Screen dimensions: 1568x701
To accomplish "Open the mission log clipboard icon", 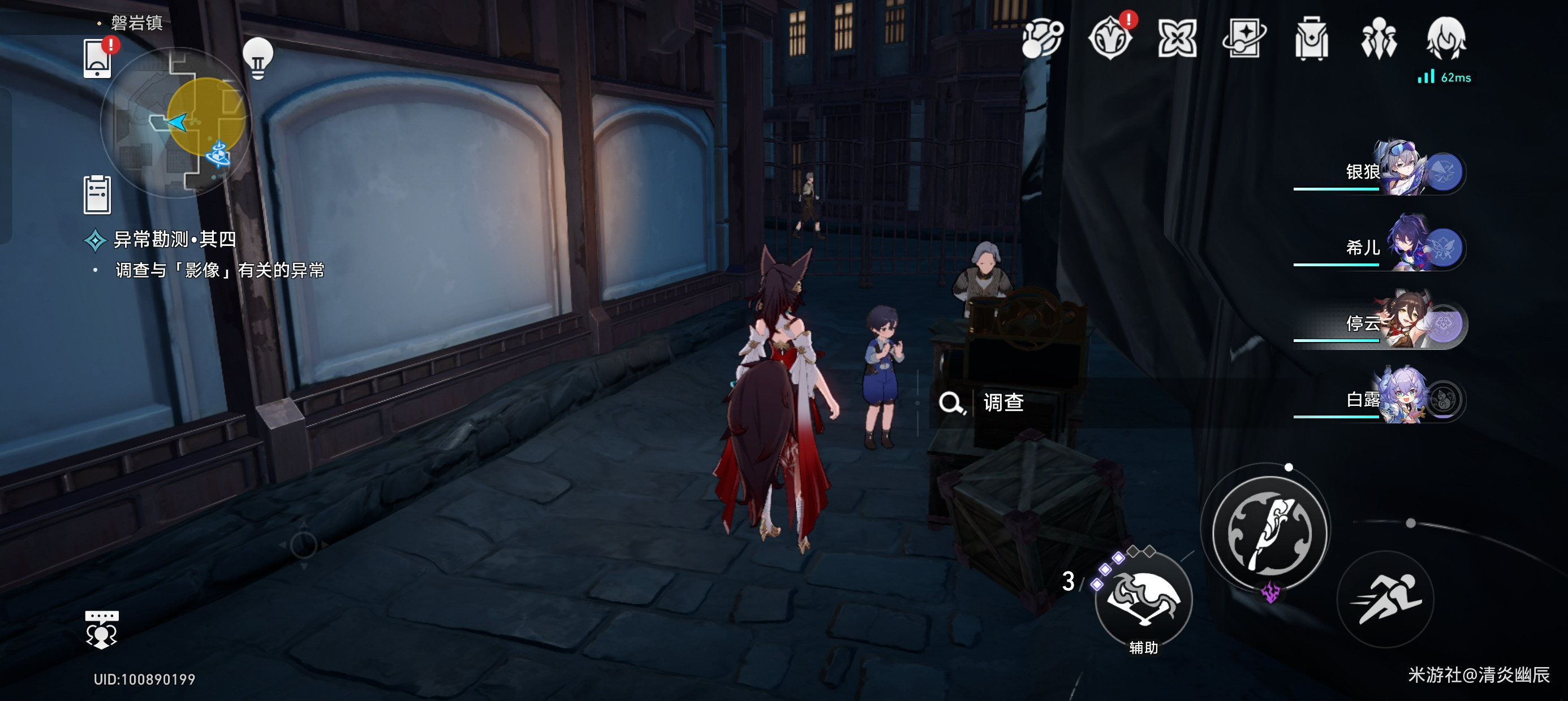I will 97,194.
